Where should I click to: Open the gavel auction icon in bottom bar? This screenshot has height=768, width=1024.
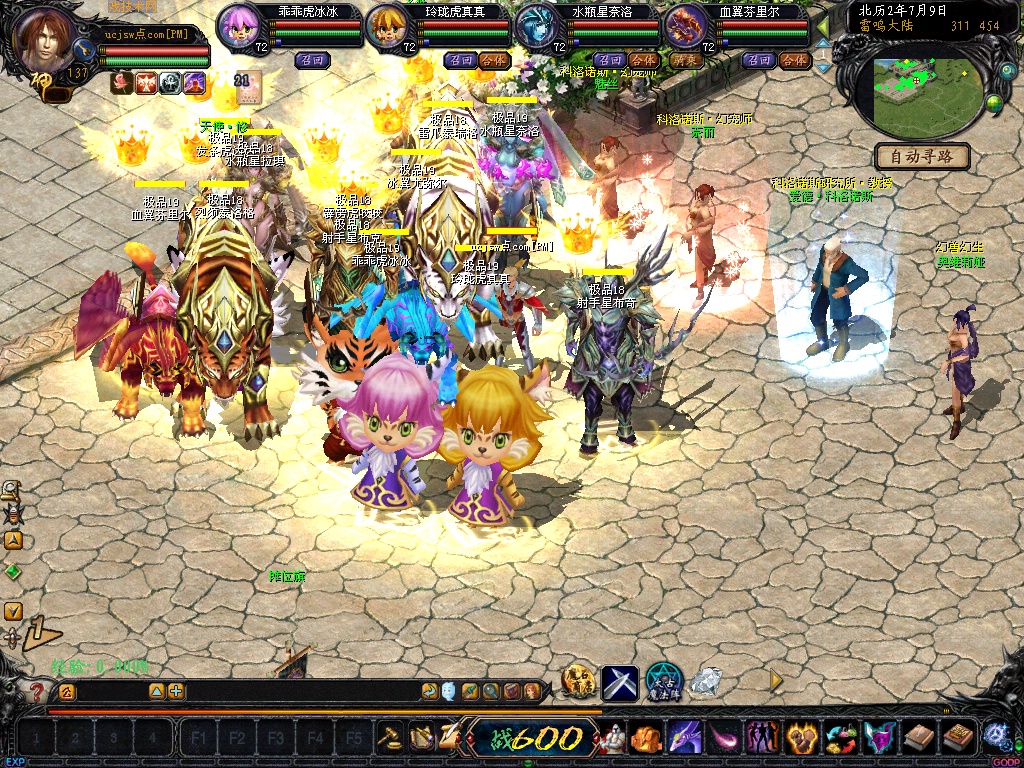coord(389,737)
